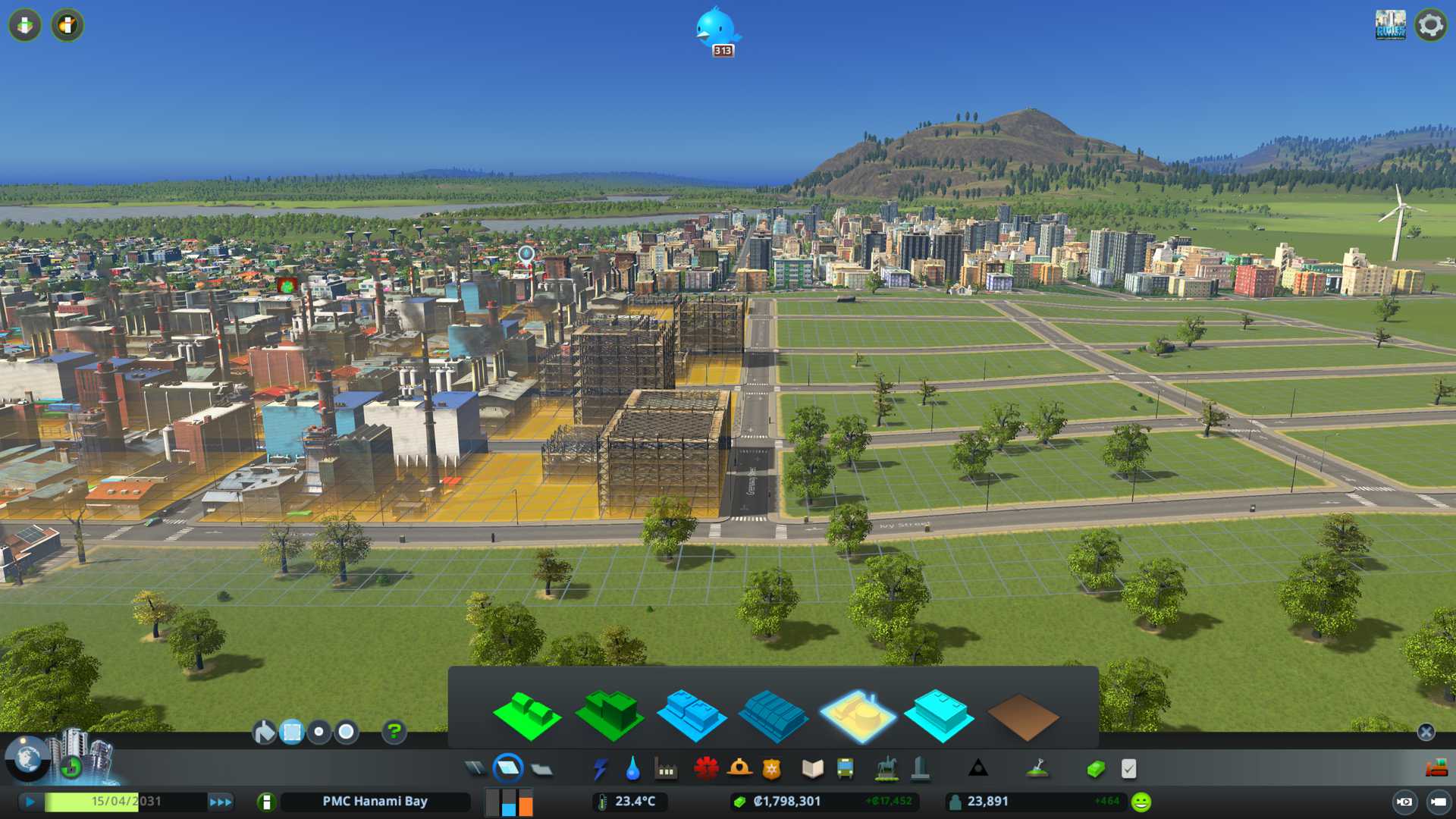Click the play/pause simulation button
This screenshot has width=1456, height=819.
pos(30,802)
